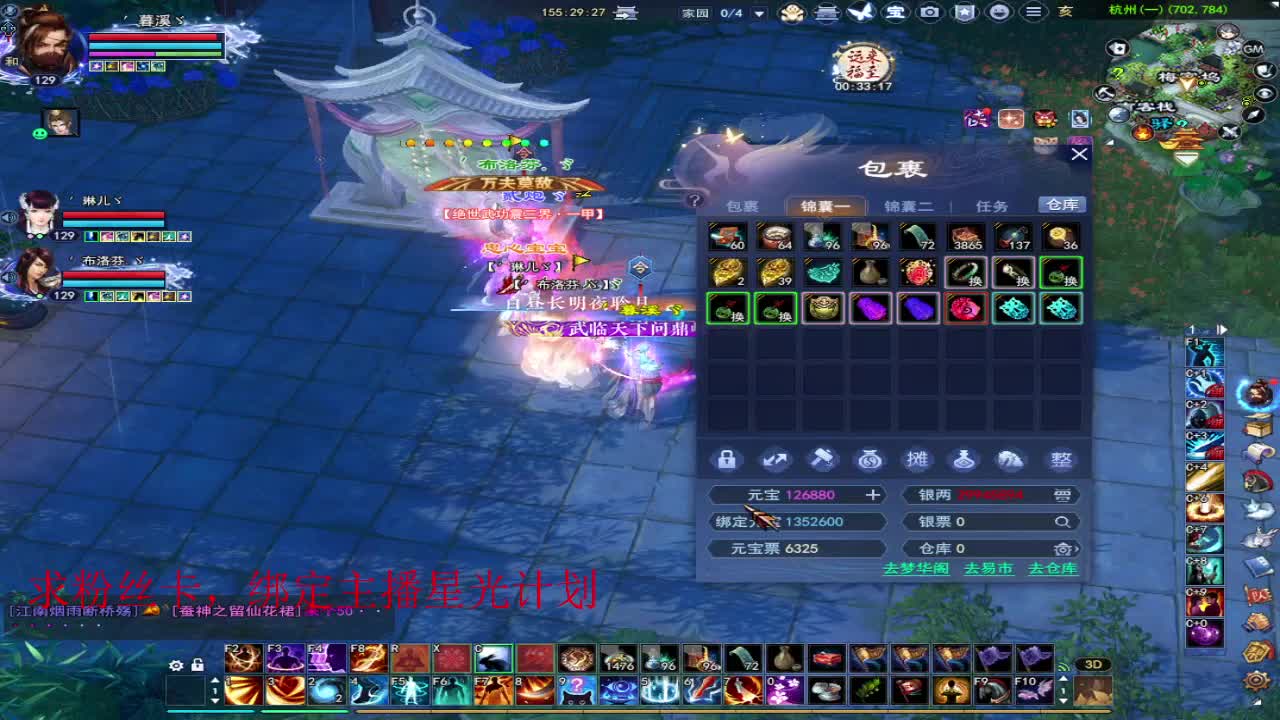Click the money pouch icon in bag toolbar
Viewport: 1280px width, 720px height.
870,459
